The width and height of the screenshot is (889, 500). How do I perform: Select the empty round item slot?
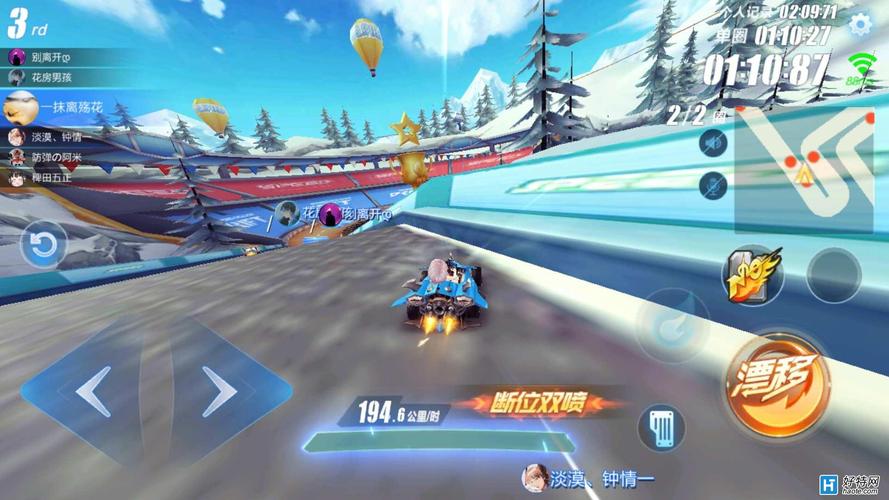(x=833, y=275)
